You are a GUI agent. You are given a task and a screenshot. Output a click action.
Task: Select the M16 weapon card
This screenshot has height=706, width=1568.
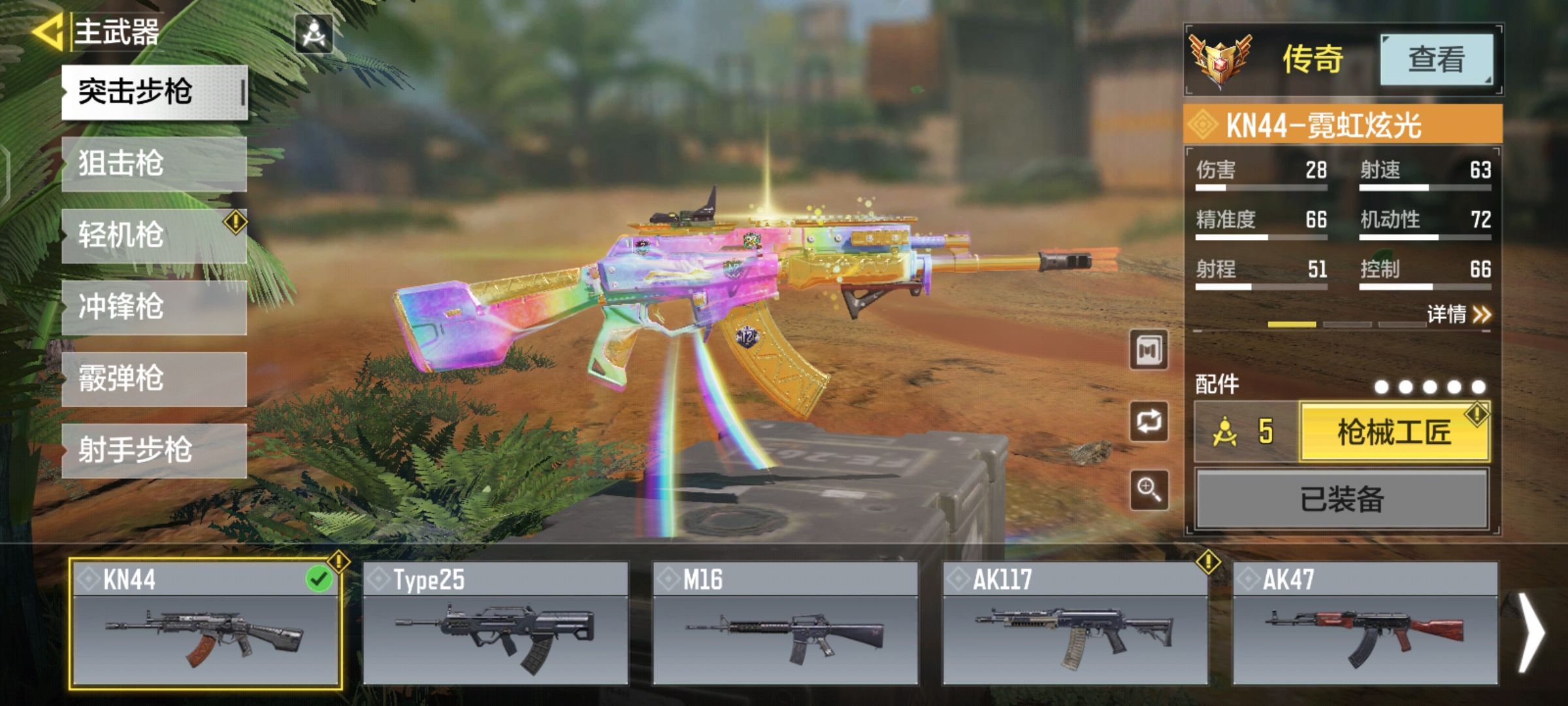point(785,624)
